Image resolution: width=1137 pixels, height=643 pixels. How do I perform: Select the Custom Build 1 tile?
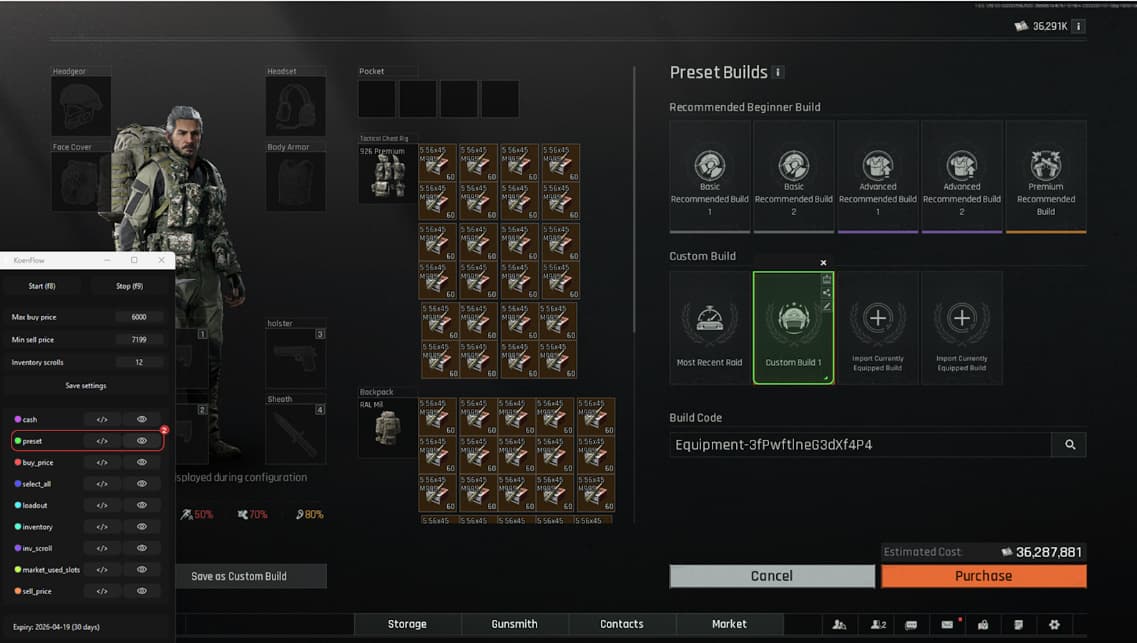(x=793, y=328)
